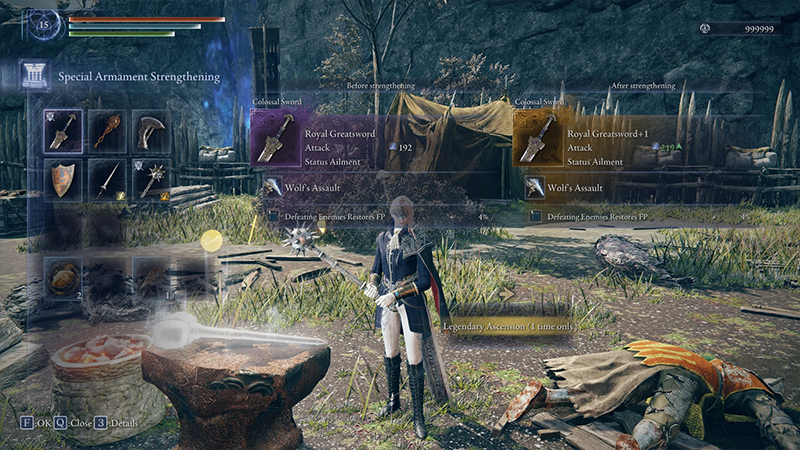Choose the spiked morning star mace slot
Image resolution: width=800 pixels, height=450 pixels.
pyautogui.click(x=150, y=180)
